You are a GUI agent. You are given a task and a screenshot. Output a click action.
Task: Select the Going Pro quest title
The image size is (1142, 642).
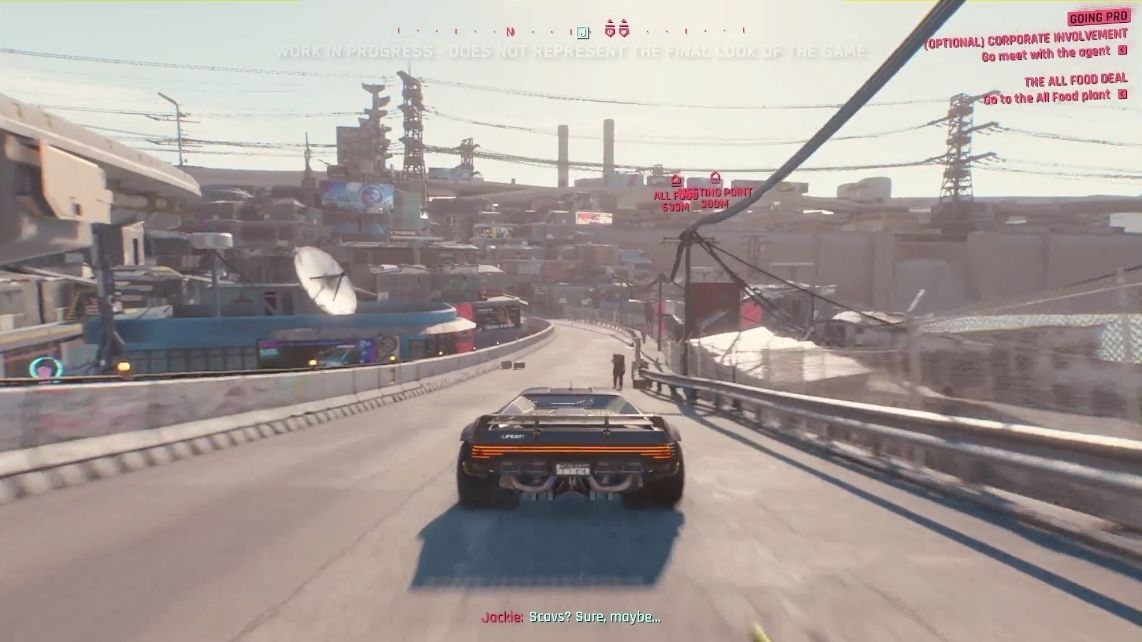point(1099,18)
